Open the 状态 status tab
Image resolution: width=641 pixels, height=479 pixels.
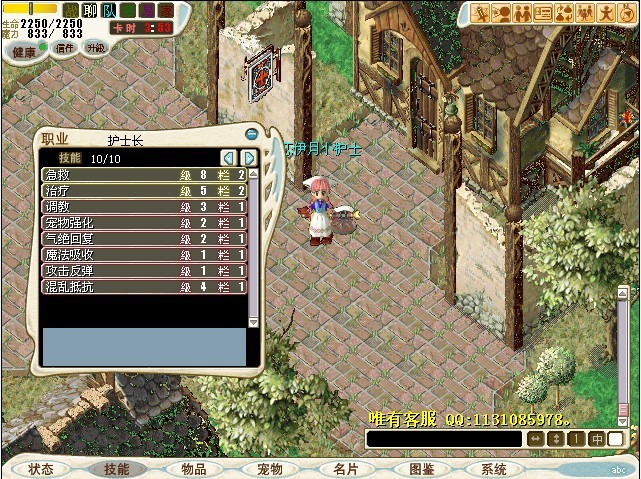[41, 469]
